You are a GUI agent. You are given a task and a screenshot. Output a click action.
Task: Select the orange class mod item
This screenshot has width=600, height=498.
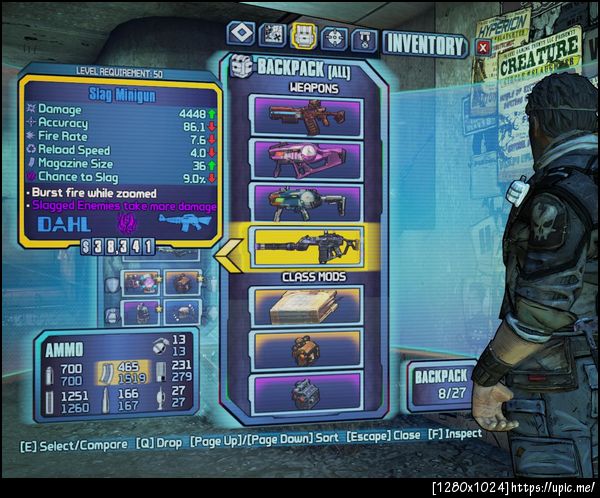(x=305, y=349)
